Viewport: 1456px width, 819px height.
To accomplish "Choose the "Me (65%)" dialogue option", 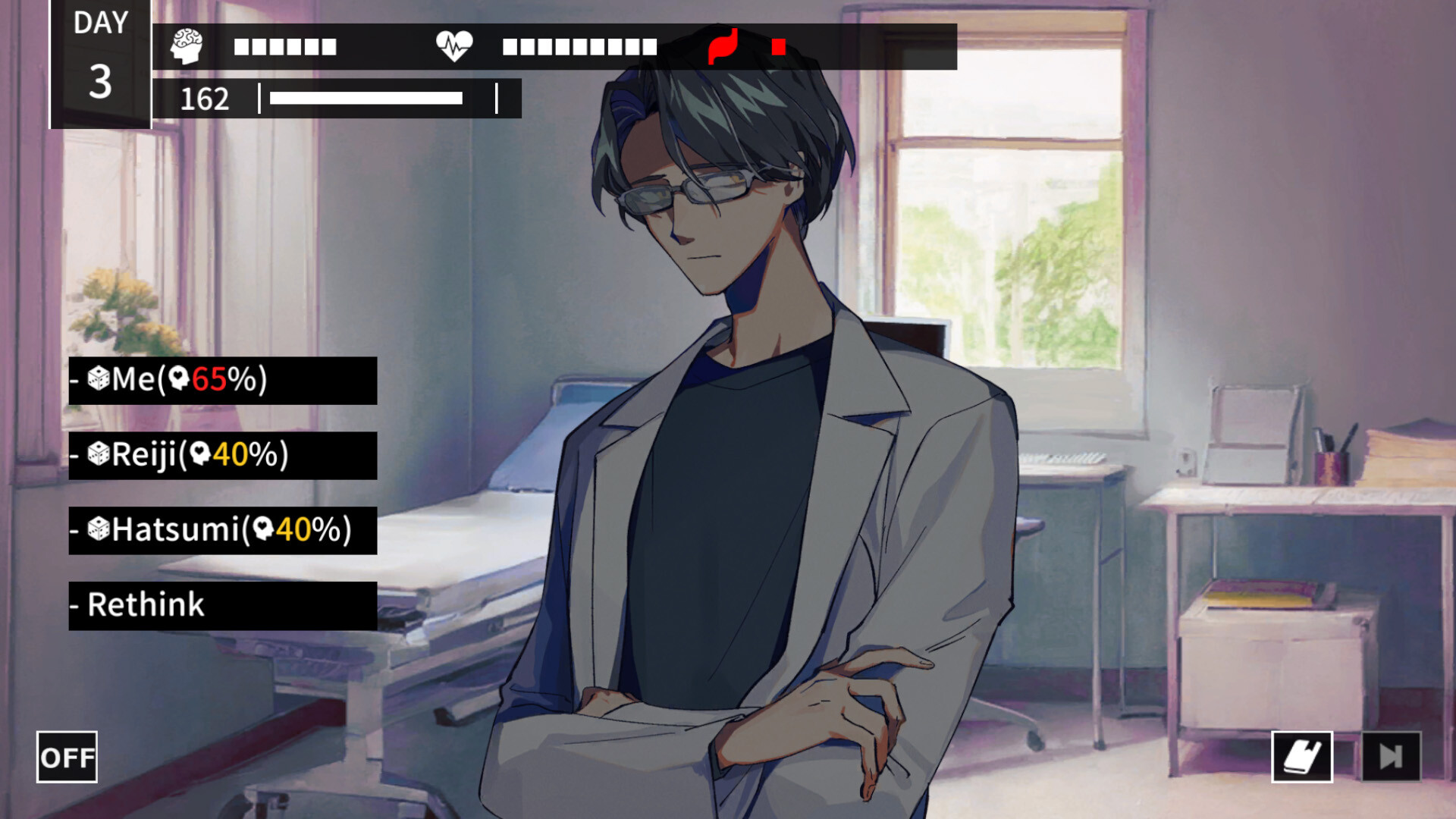I will pos(222,380).
